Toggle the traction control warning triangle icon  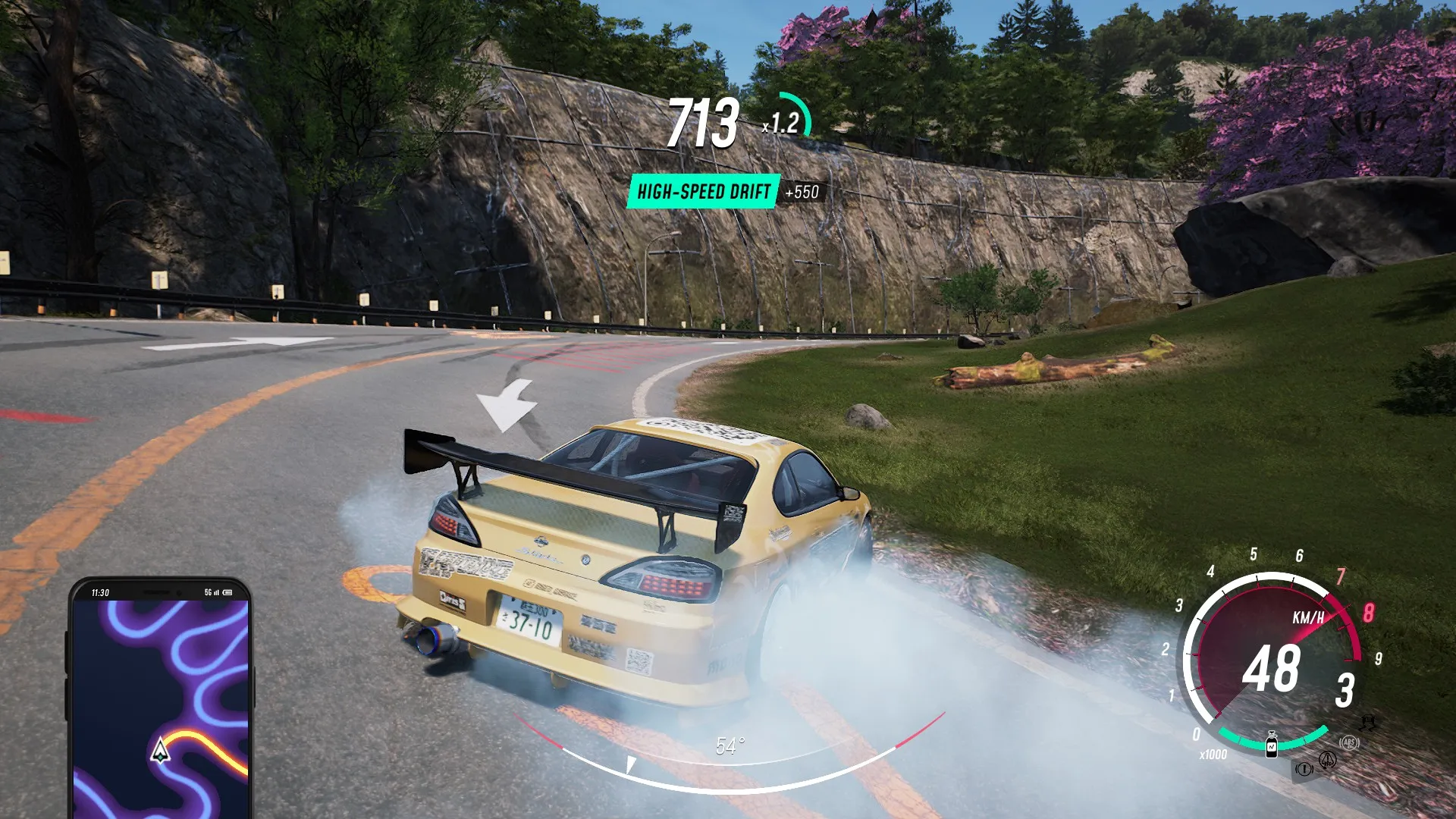point(1327,760)
